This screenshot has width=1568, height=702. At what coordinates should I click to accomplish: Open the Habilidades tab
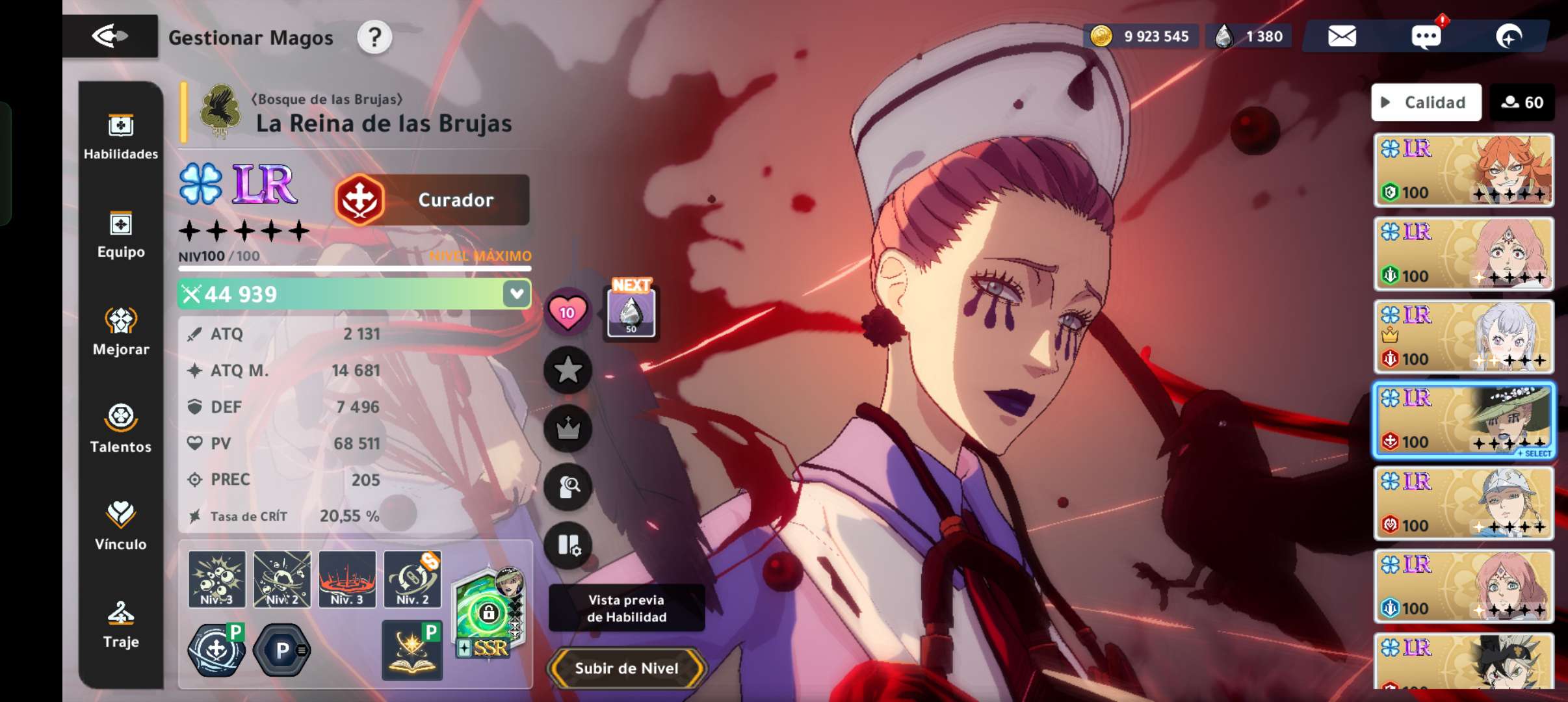(x=121, y=136)
